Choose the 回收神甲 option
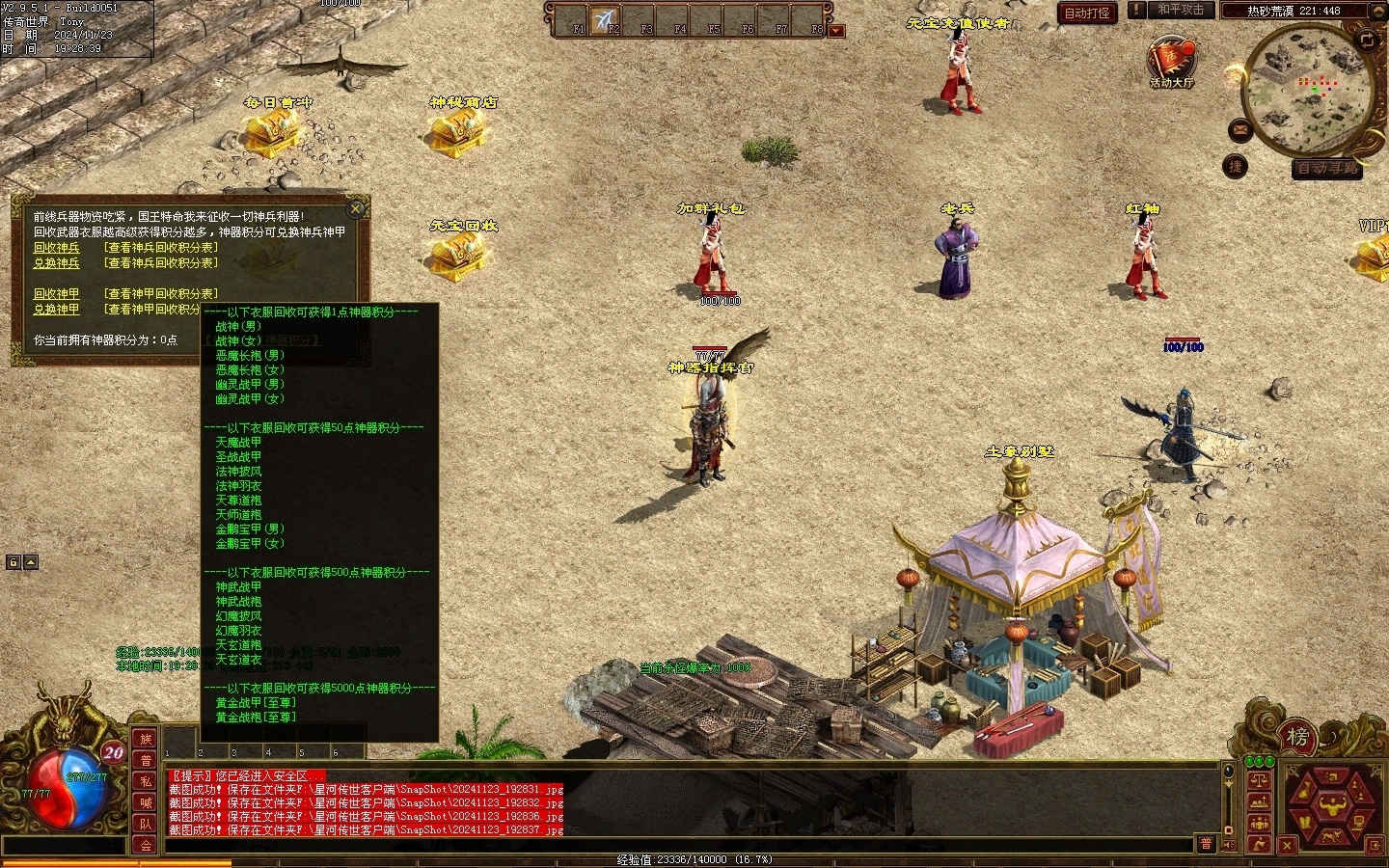 (57, 294)
